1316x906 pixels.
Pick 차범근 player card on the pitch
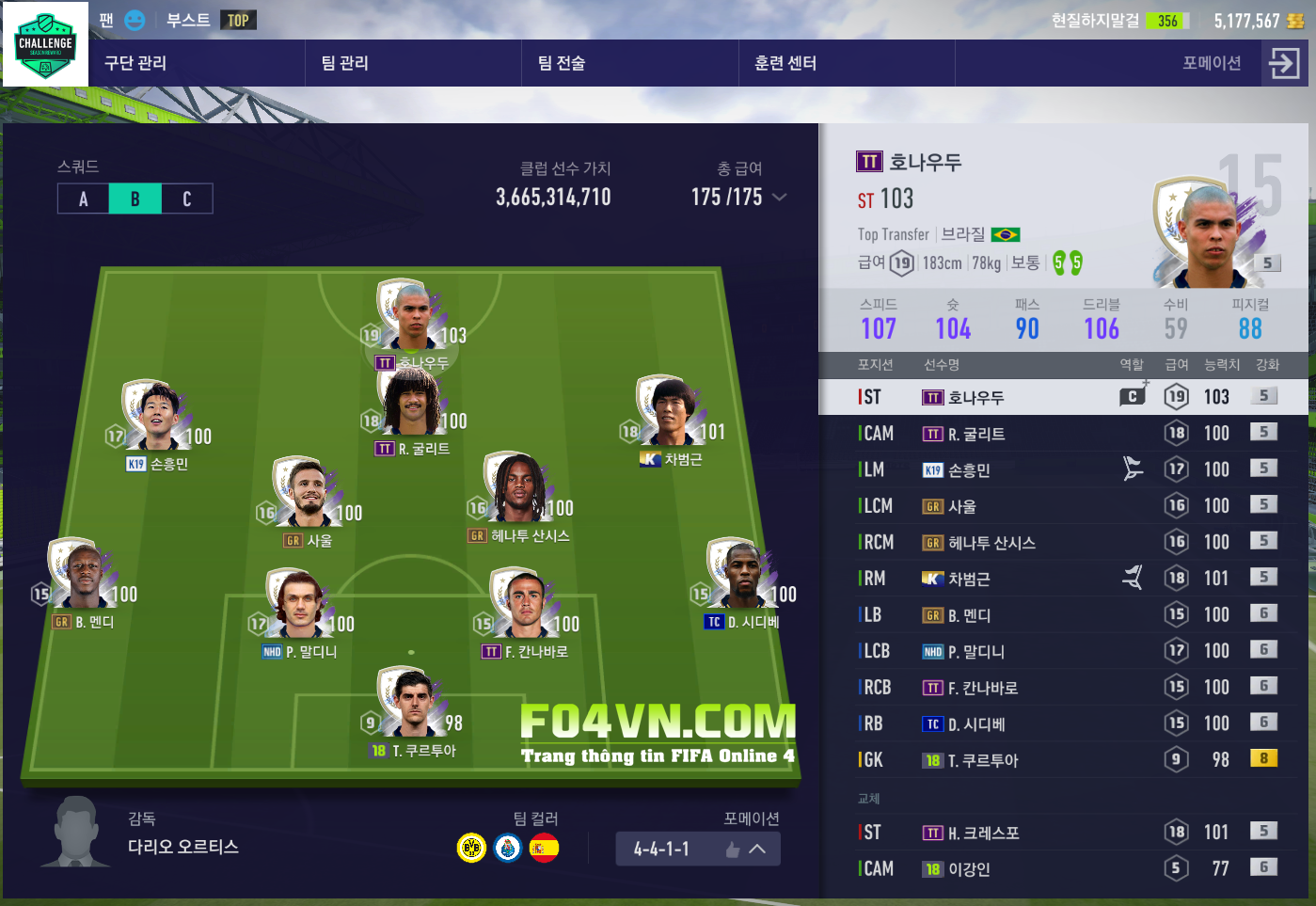[670, 414]
